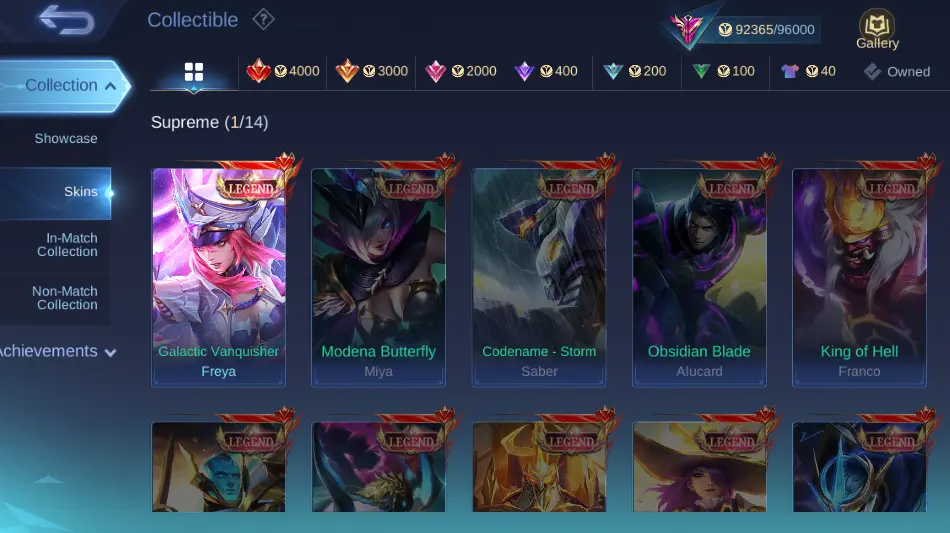Select Freya's Galactic Vanquisher skin card

pos(218,277)
